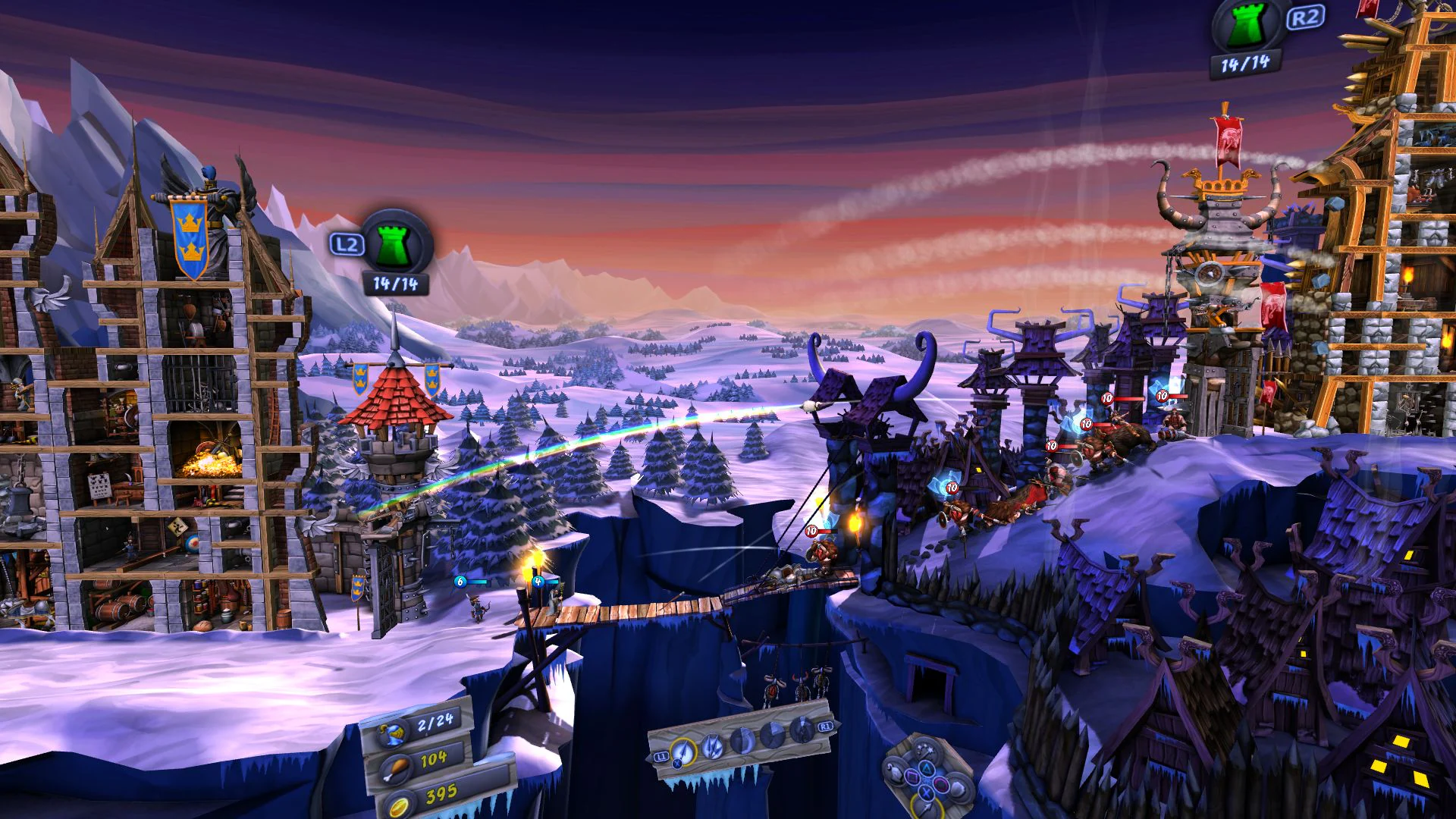Click the R1 prompt on the weapon bar
This screenshot has width=1456, height=819.
click(x=825, y=727)
